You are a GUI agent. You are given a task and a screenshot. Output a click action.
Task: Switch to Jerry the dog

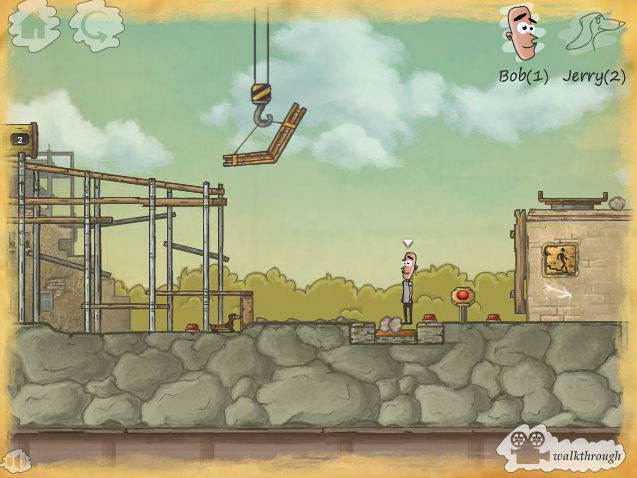click(591, 33)
